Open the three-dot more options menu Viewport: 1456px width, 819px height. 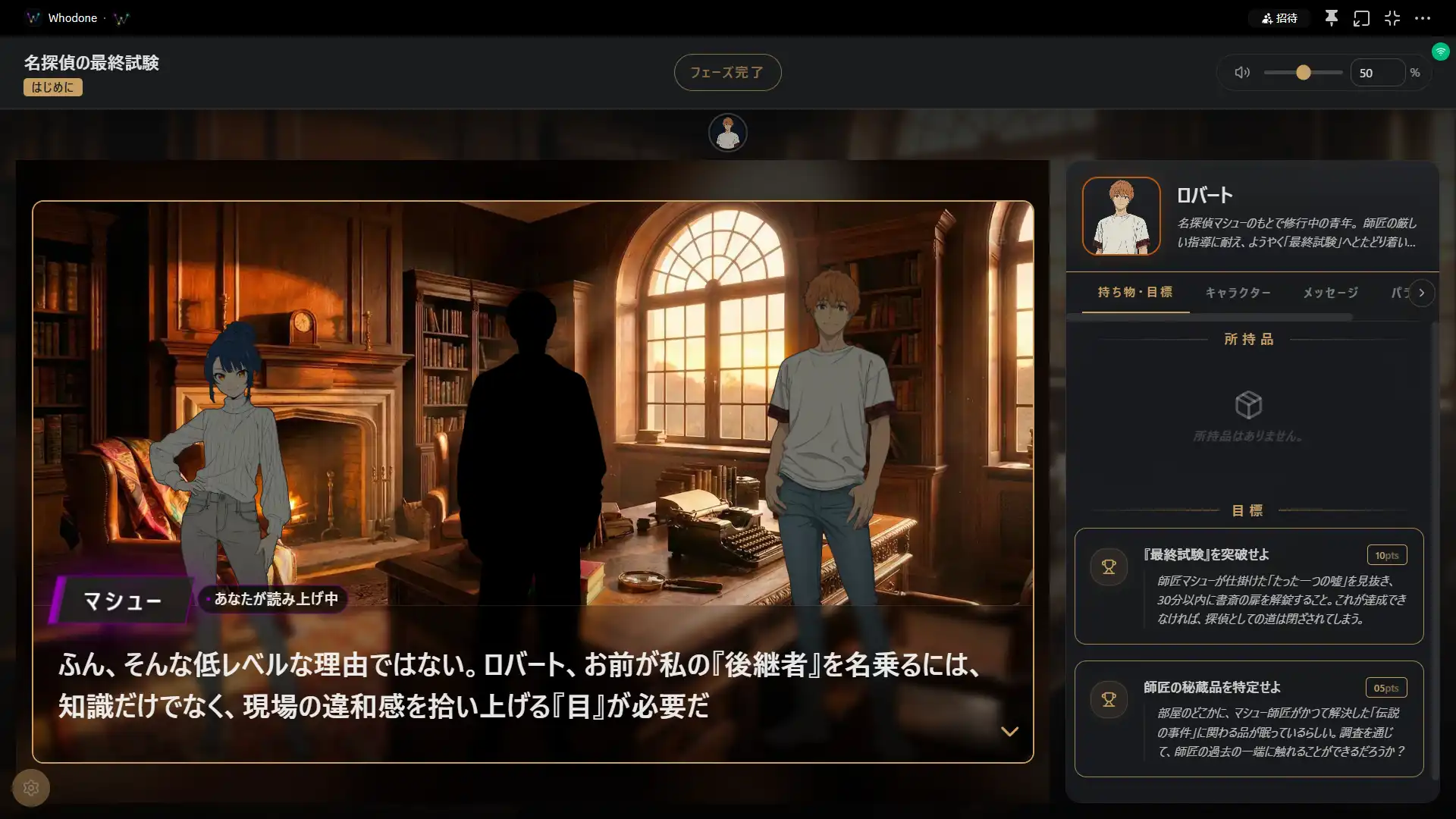(x=1423, y=18)
